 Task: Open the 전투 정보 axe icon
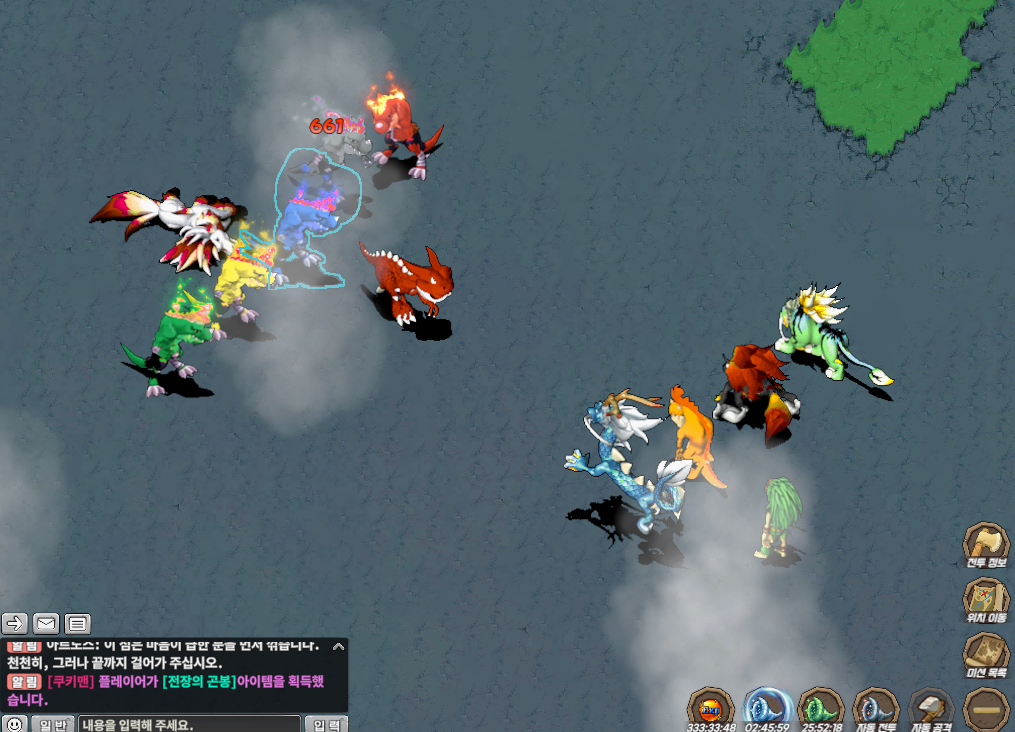(985, 545)
